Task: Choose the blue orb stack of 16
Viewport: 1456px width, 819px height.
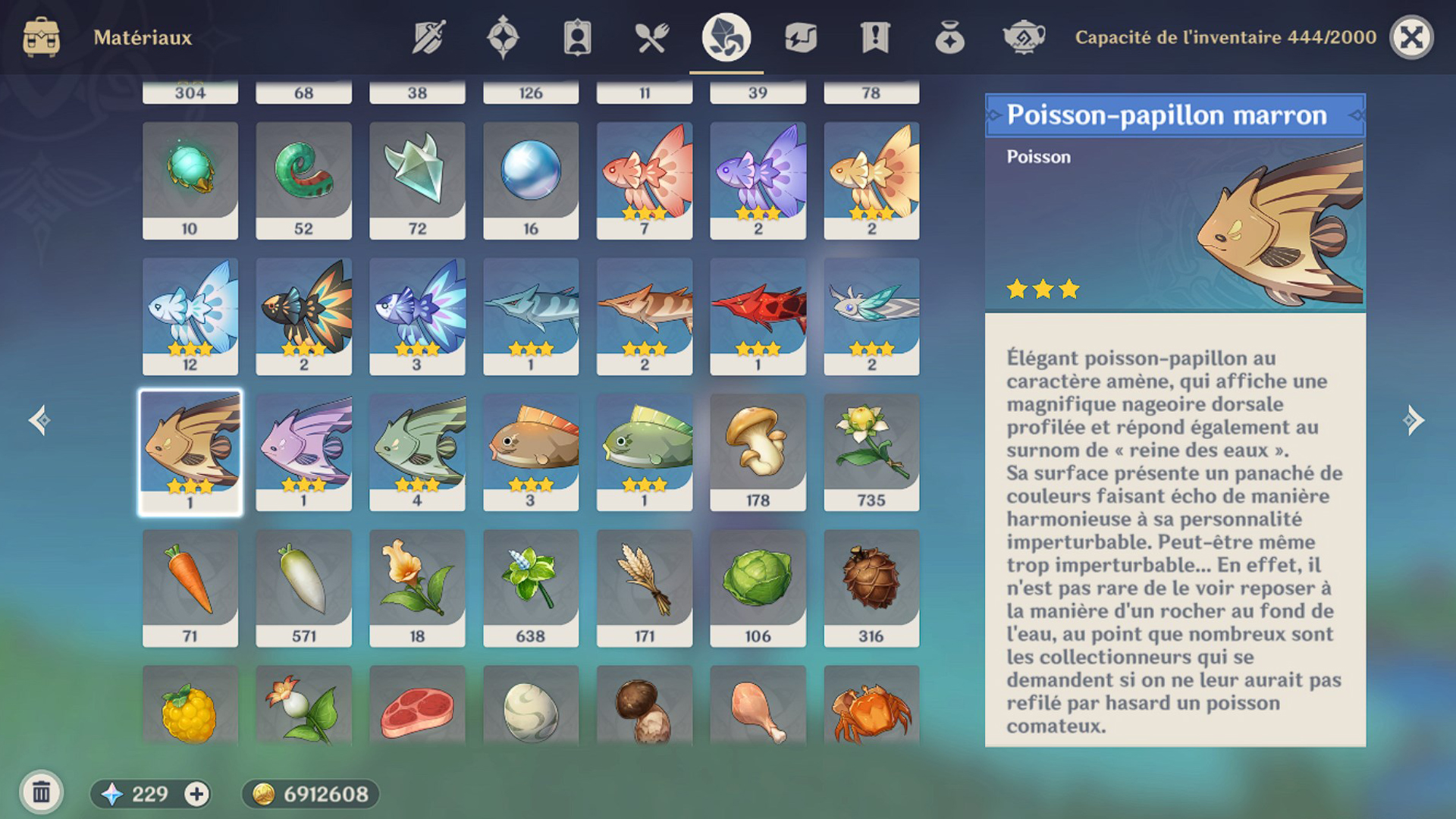Action: pos(530,180)
